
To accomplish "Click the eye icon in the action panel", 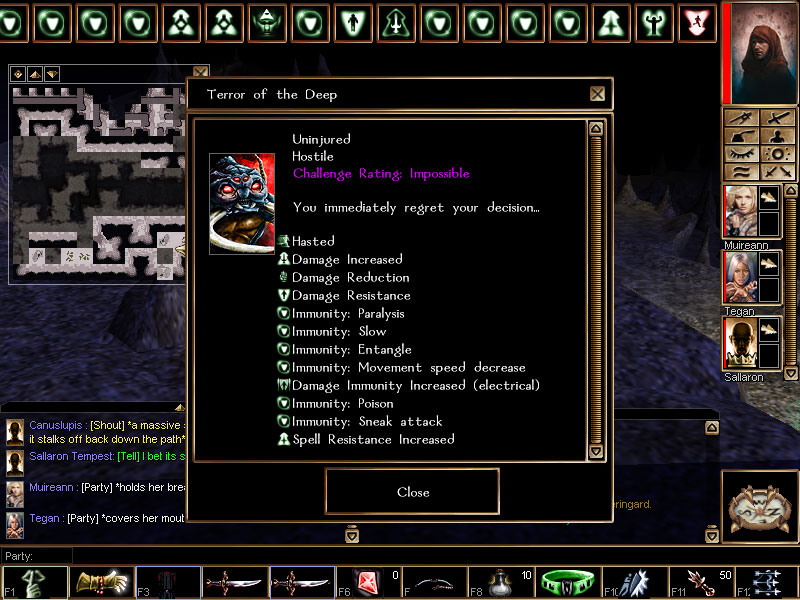I will [740, 154].
